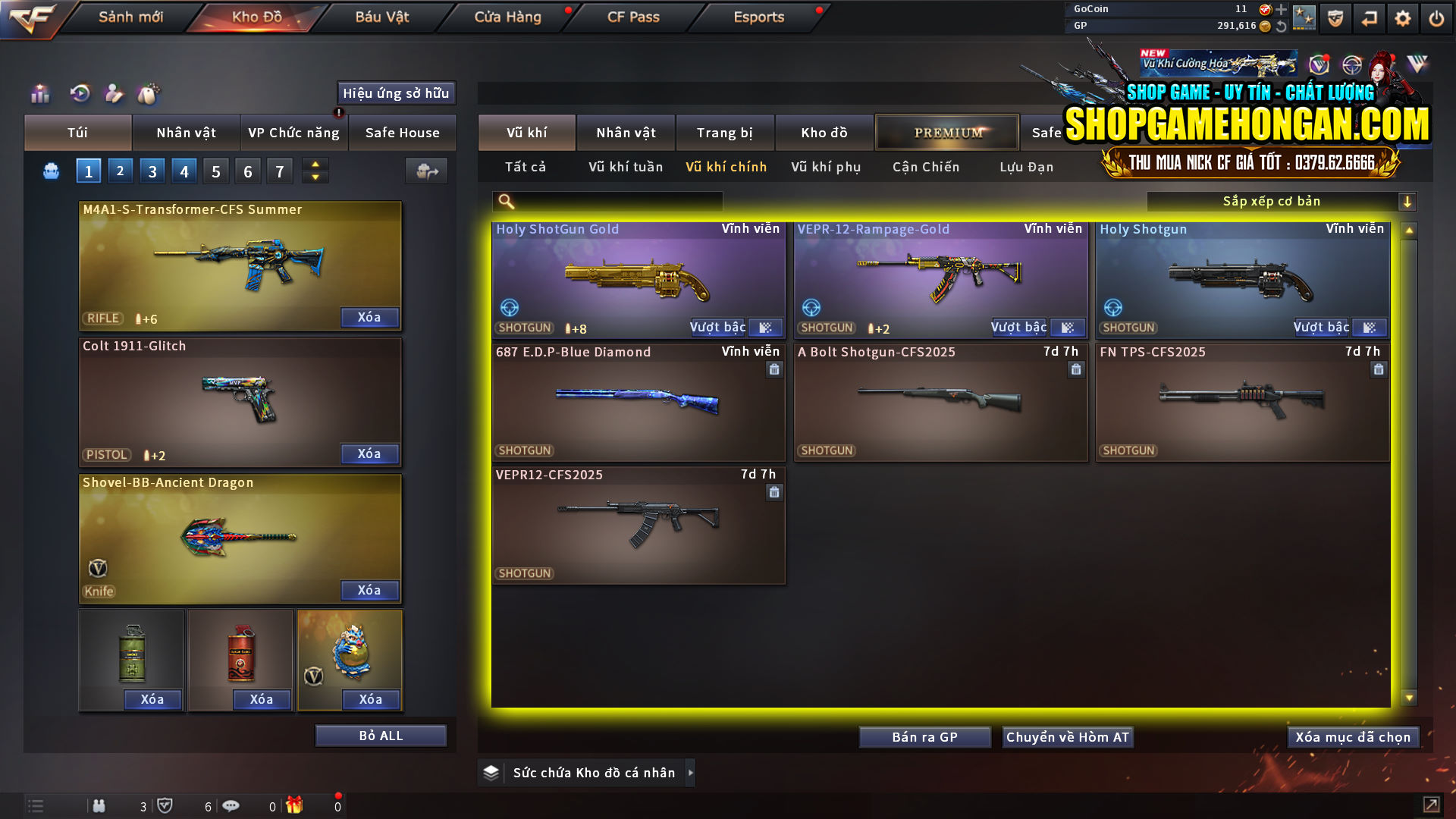
Task: Toggle bag slot 2 selection
Action: pyautogui.click(x=120, y=171)
